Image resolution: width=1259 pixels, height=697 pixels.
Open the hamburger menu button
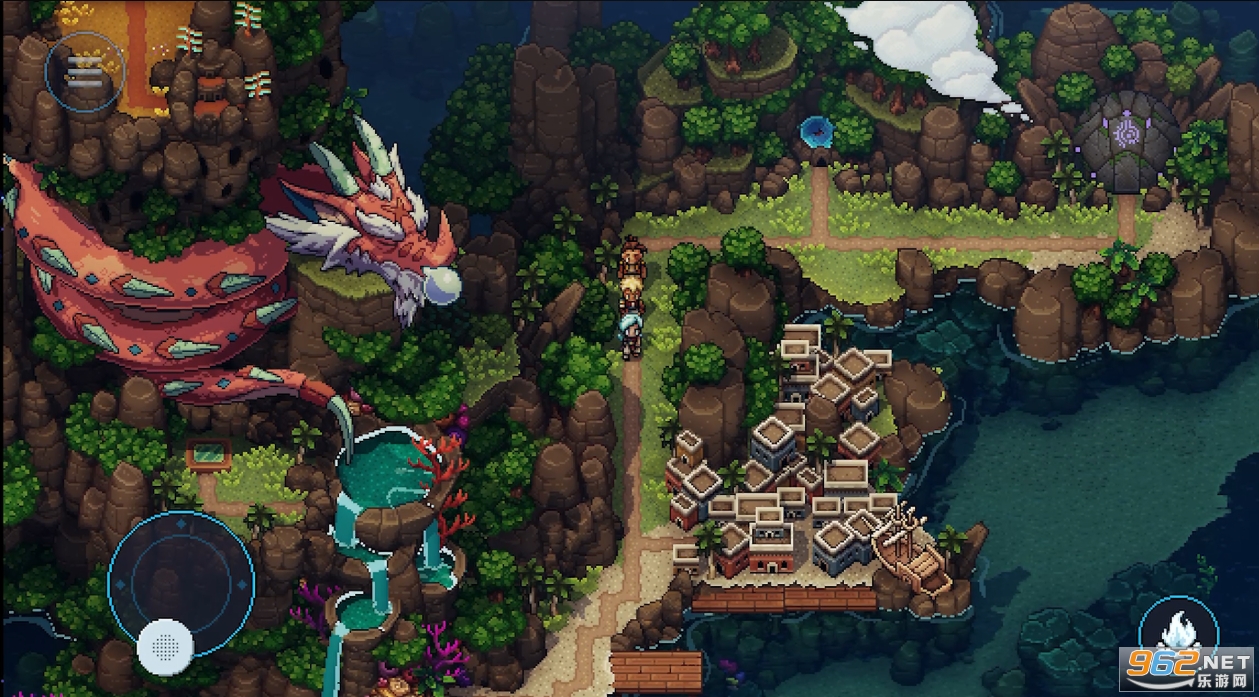(x=84, y=68)
